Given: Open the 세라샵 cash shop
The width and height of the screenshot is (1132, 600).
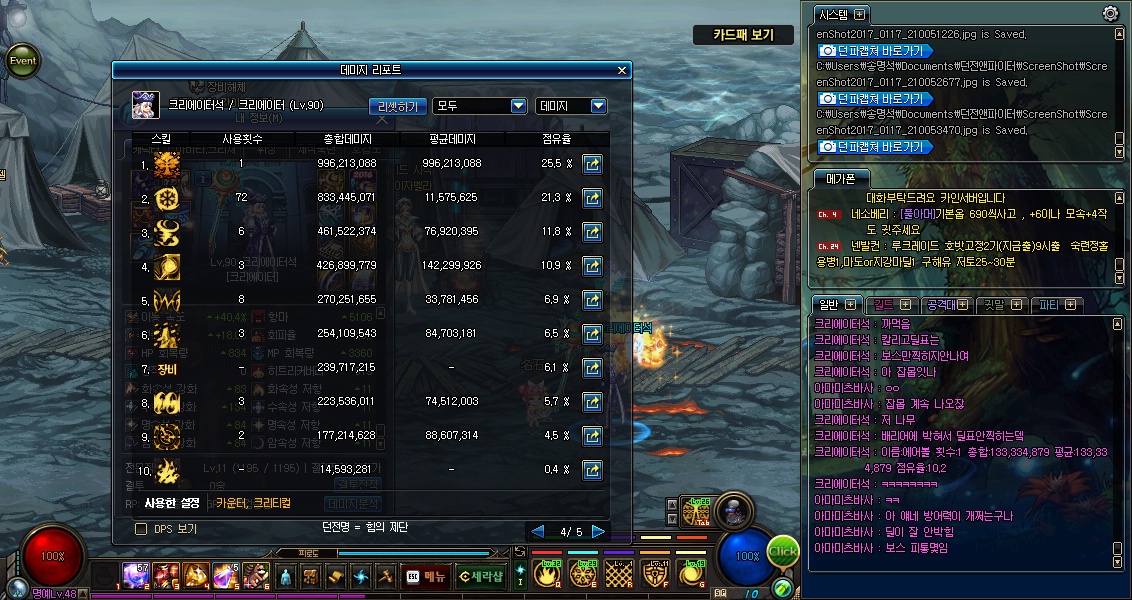Looking at the screenshot, I should (x=481, y=576).
